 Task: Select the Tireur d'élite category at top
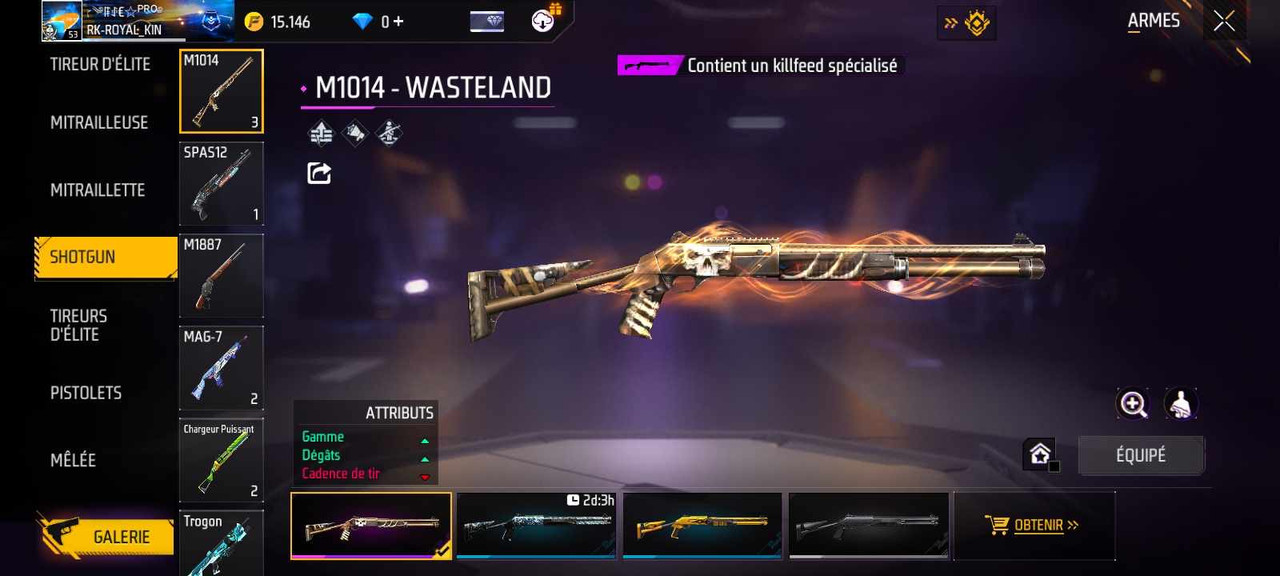[x=100, y=64]
